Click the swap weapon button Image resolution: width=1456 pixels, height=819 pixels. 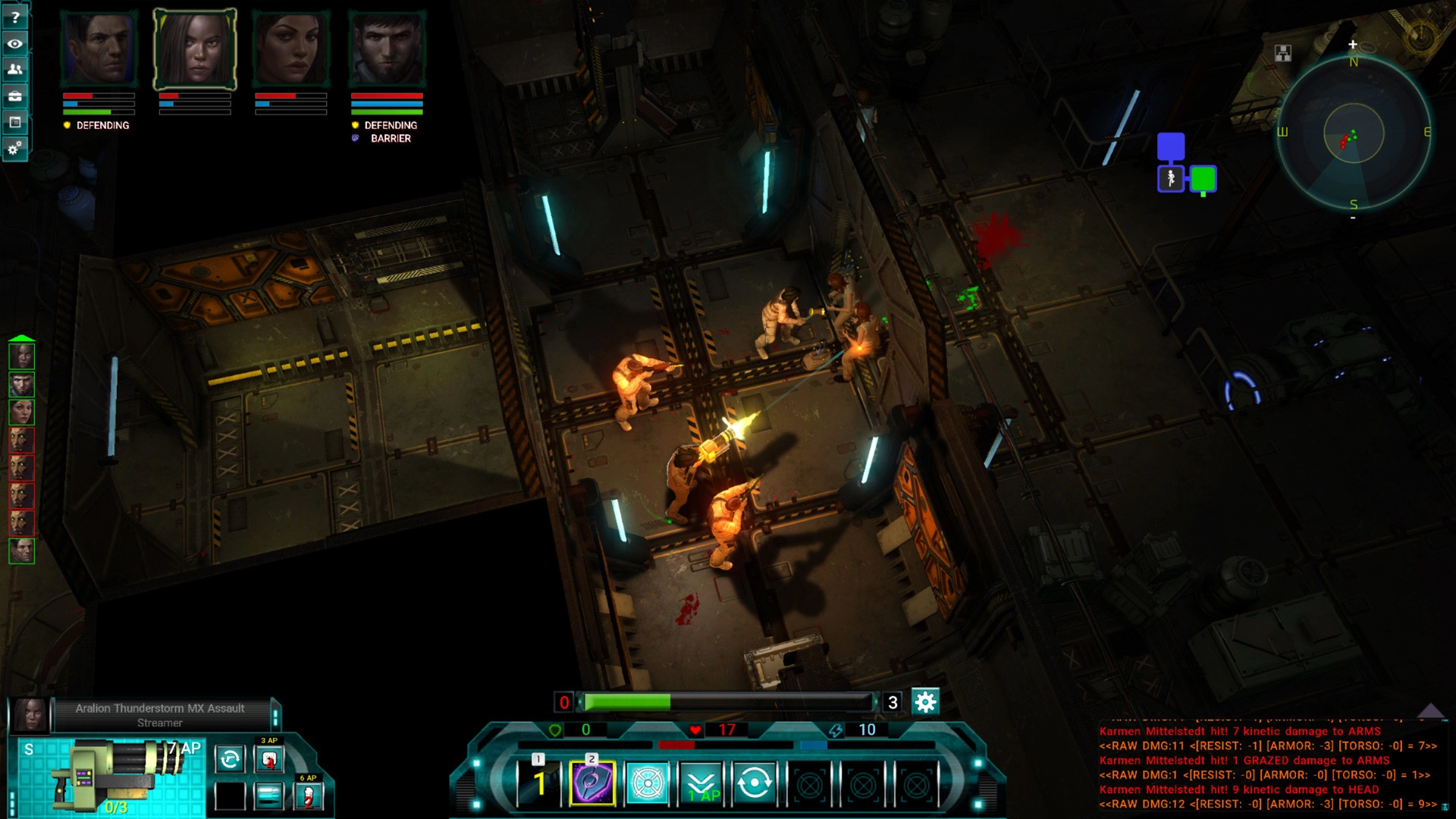(230, 759)
